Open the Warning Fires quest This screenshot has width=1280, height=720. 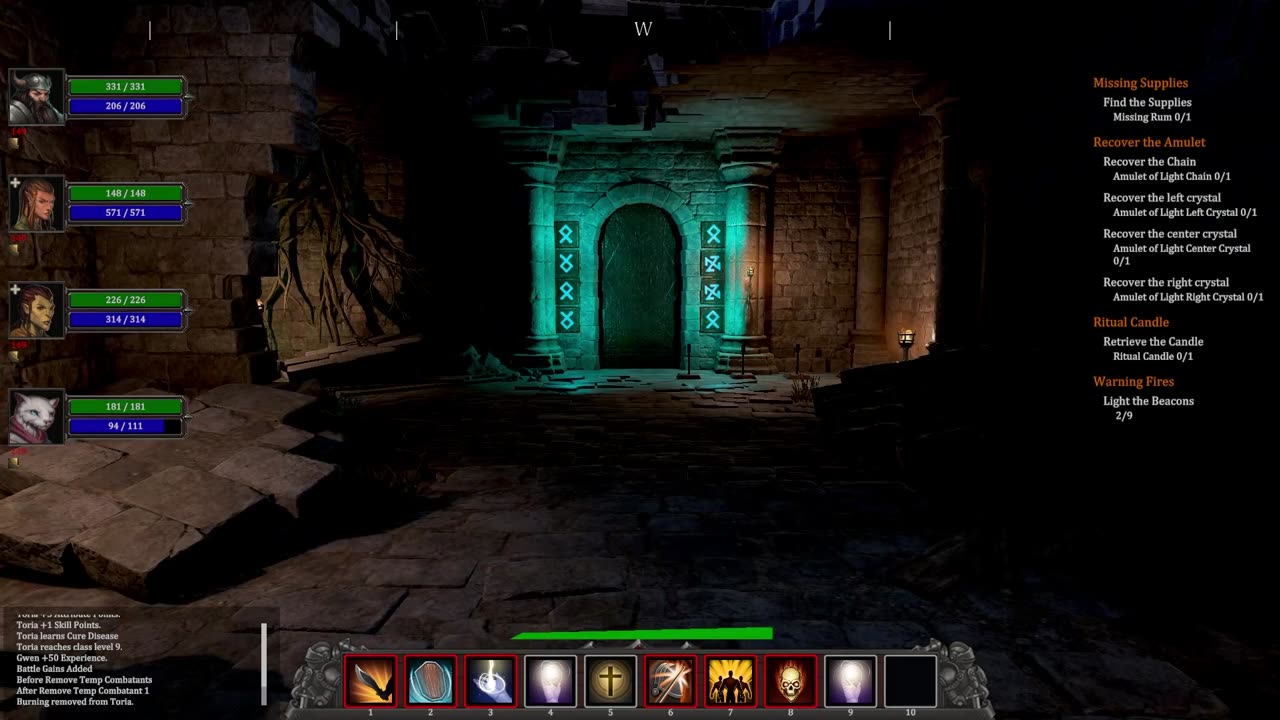tap(1133, 381)
